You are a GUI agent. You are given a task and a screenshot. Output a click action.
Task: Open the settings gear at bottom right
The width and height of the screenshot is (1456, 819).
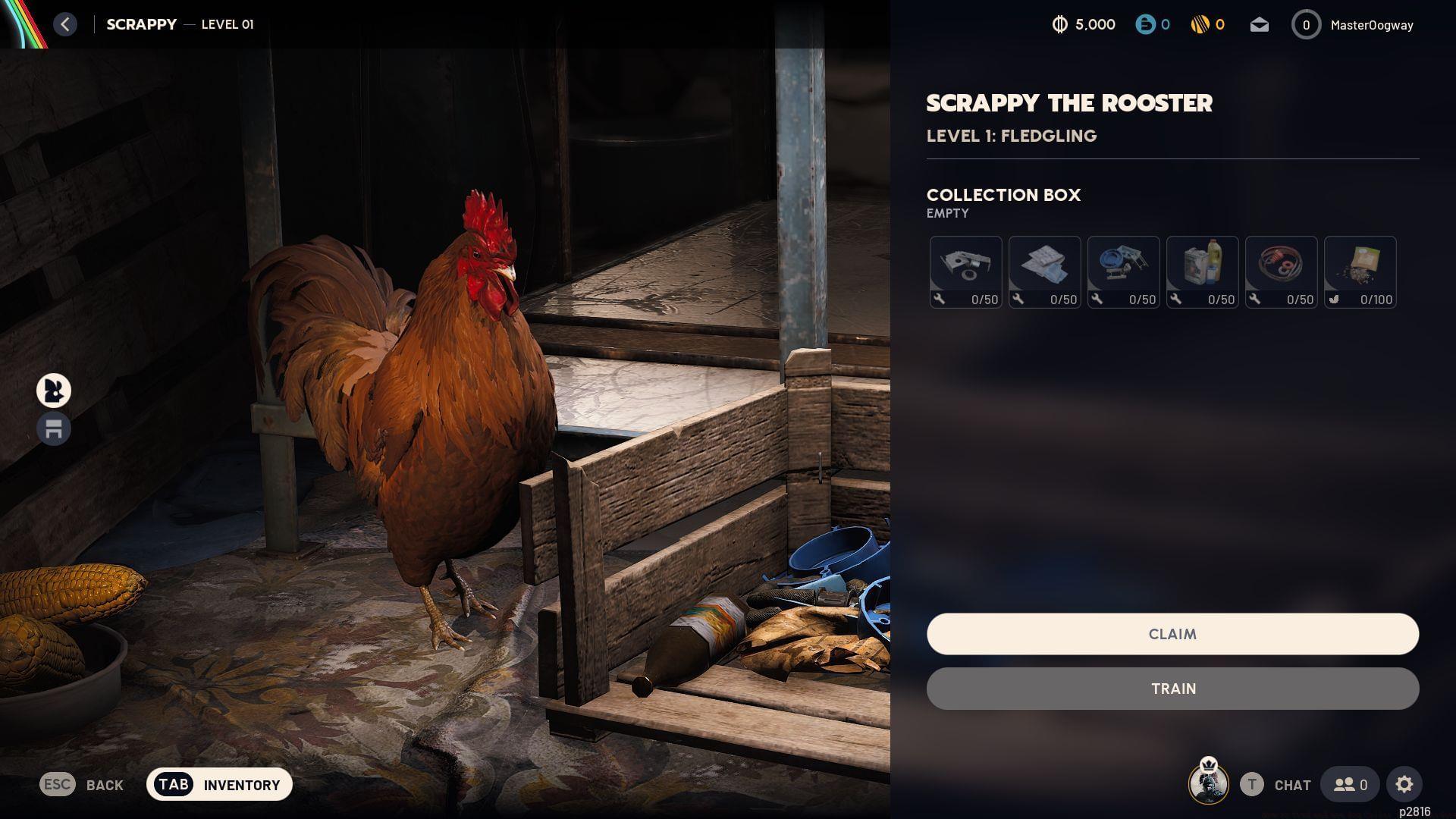click(1406, 784)
